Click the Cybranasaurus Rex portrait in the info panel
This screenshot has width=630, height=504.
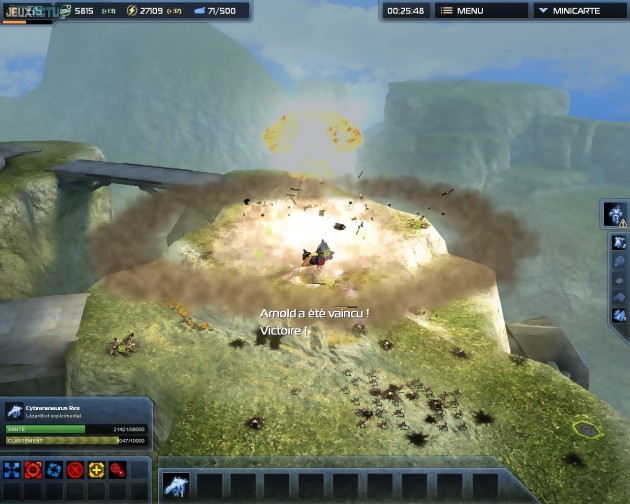coord(14,410)
